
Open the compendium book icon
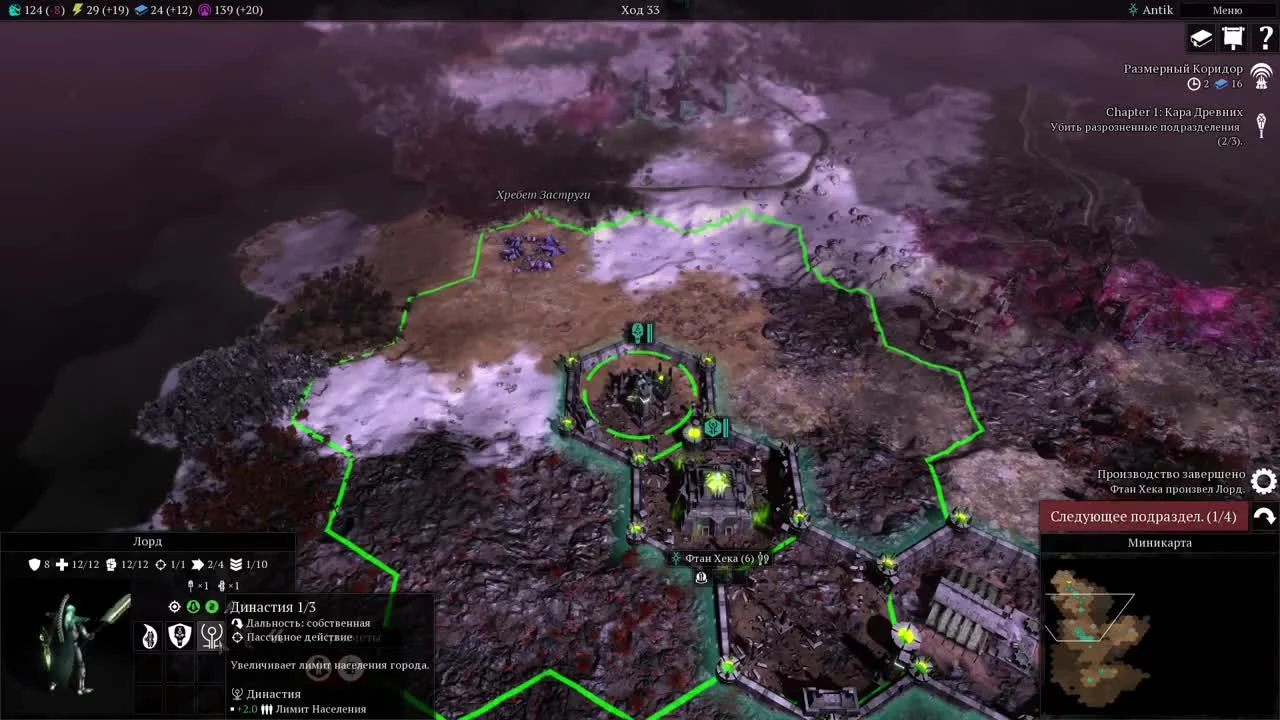coord(1200,37)
